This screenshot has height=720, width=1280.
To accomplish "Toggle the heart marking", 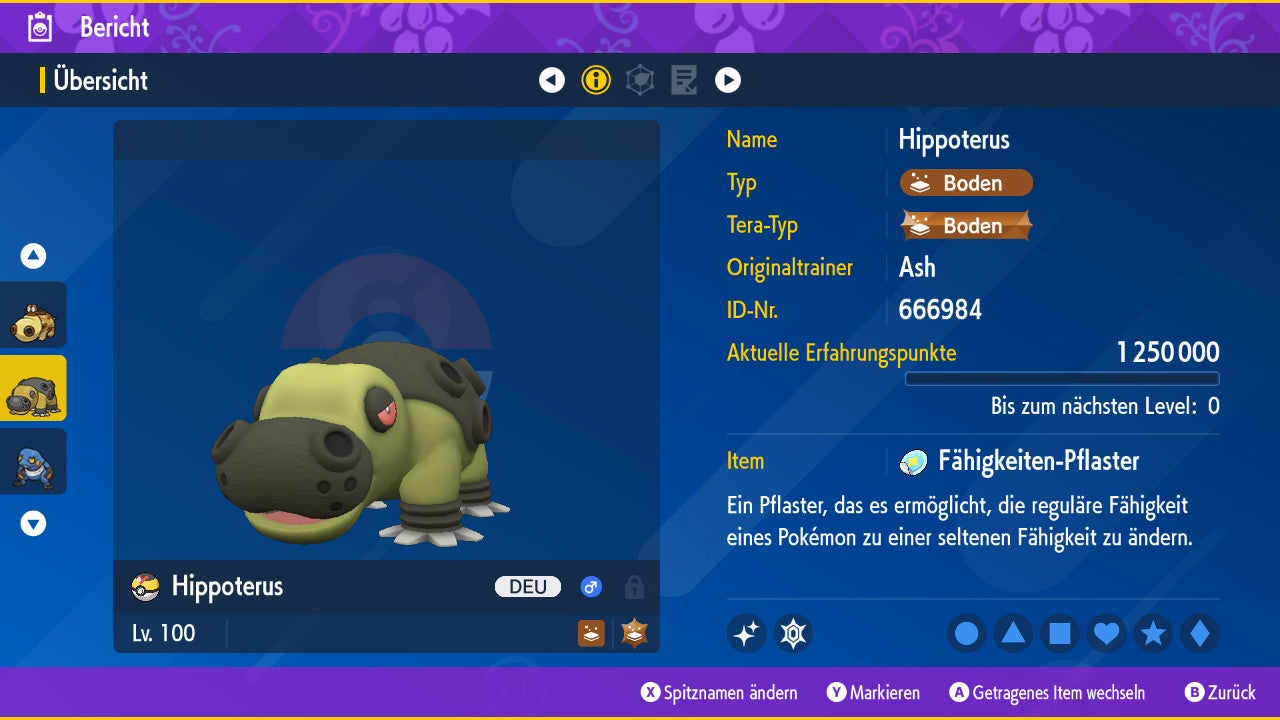I will (1107, 633).
